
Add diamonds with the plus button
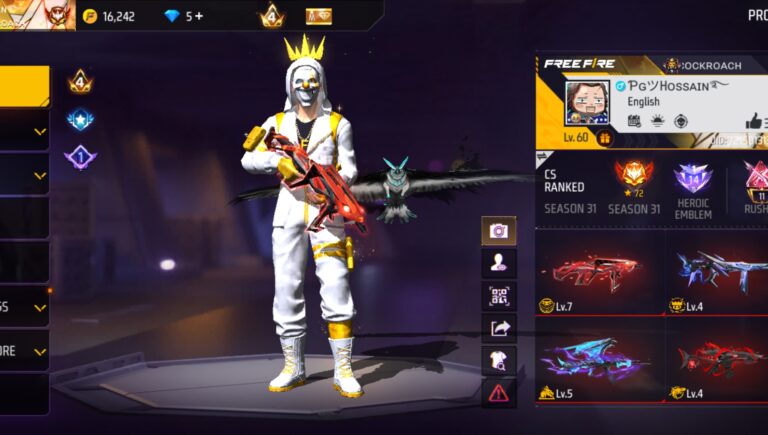198,16
